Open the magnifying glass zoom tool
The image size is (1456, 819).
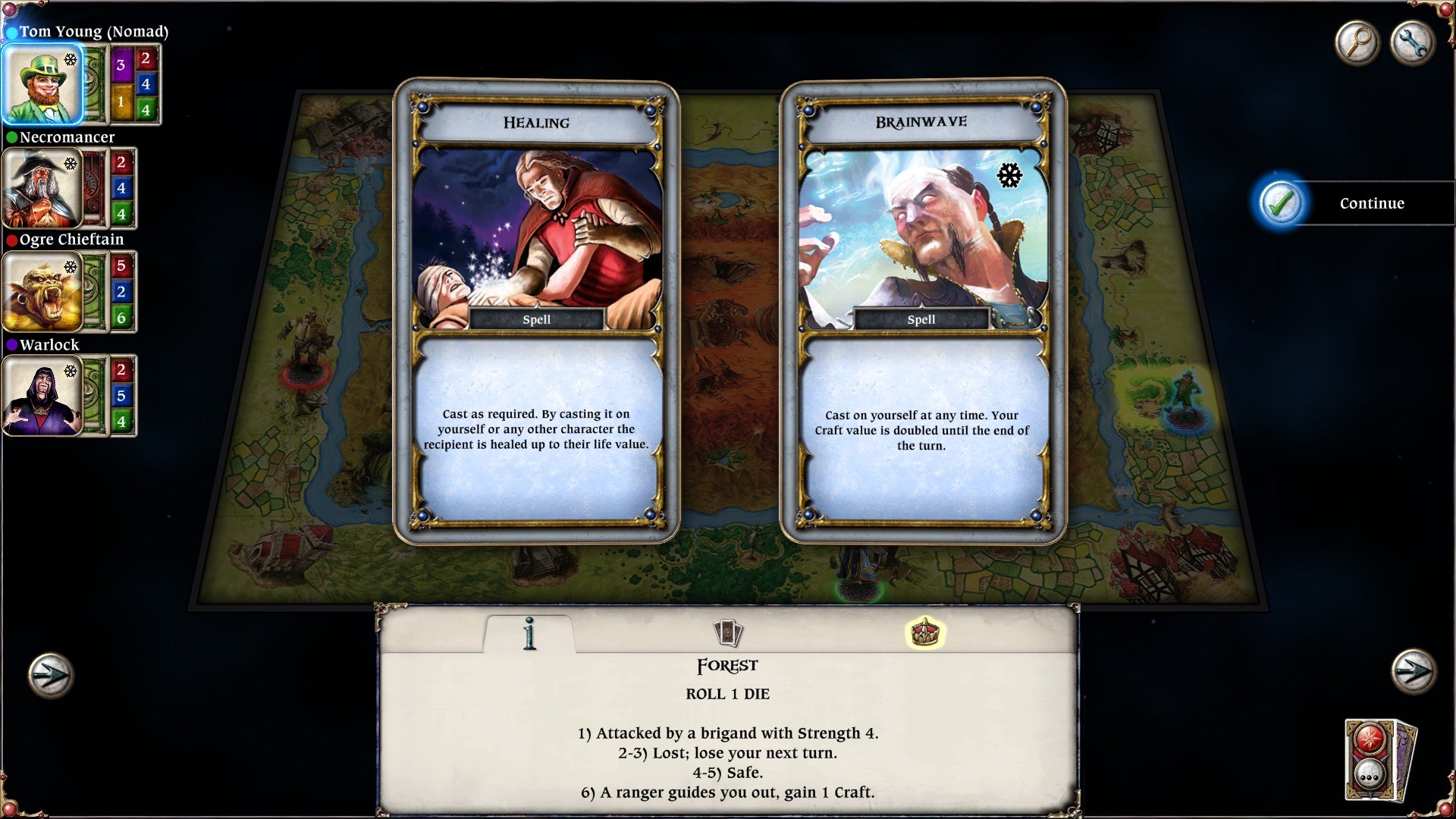click(1357, 43)
